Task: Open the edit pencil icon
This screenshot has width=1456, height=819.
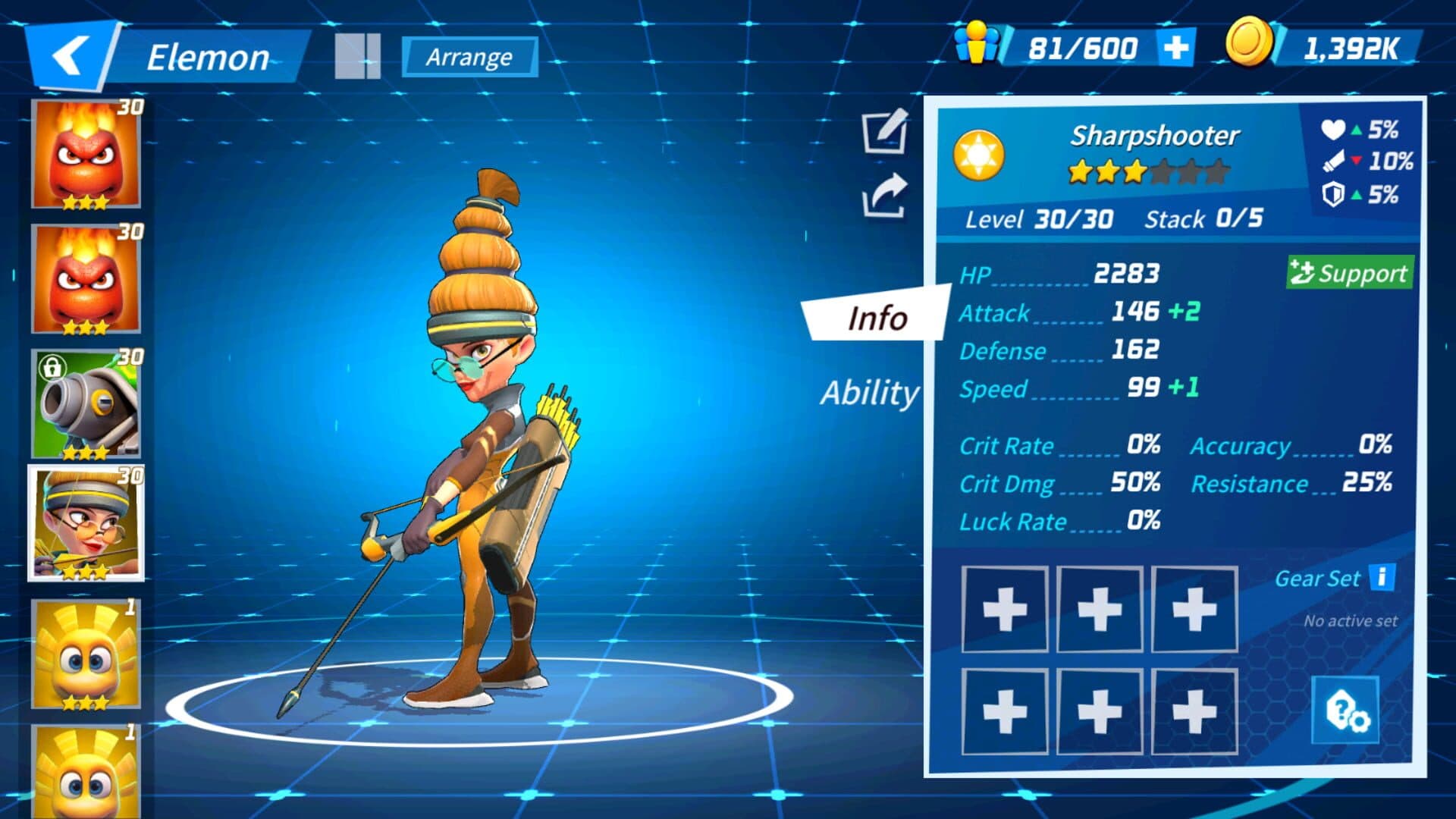Action: coord(885,131)
